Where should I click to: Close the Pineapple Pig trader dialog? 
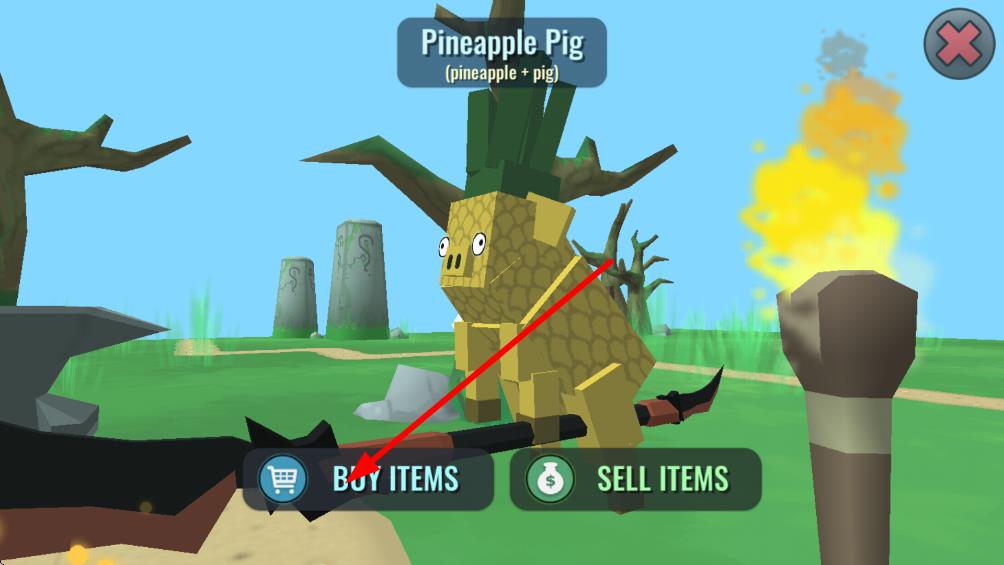[x=958, y=44]
